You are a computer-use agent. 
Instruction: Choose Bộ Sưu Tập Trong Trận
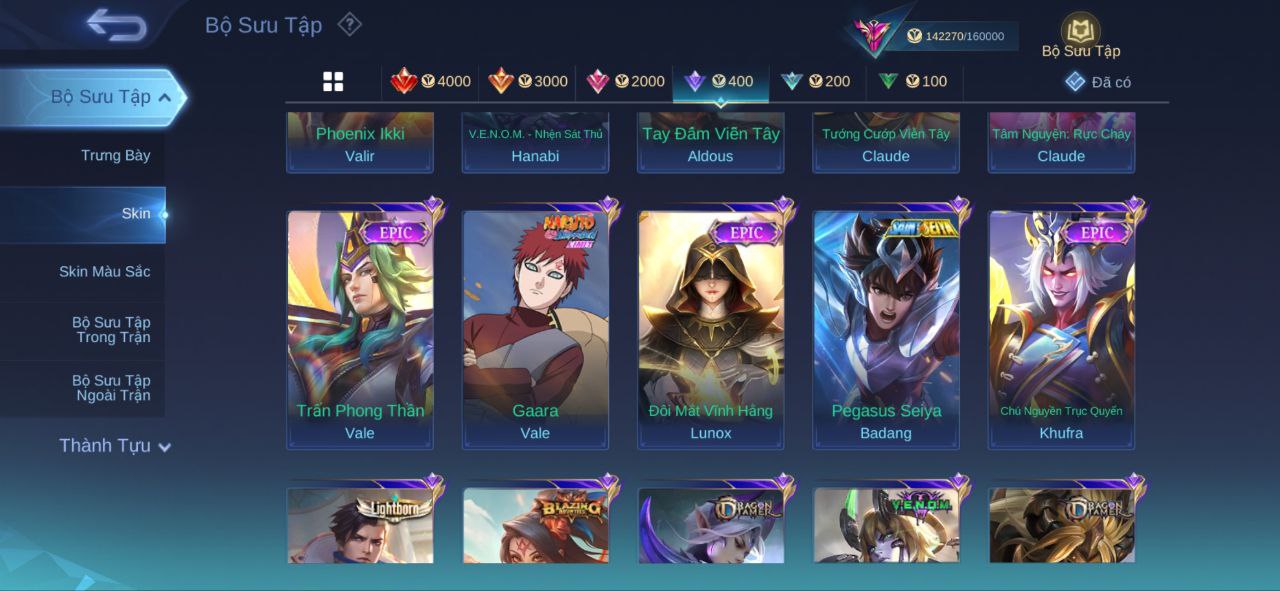pyautogui.click(x=111, y=330)
